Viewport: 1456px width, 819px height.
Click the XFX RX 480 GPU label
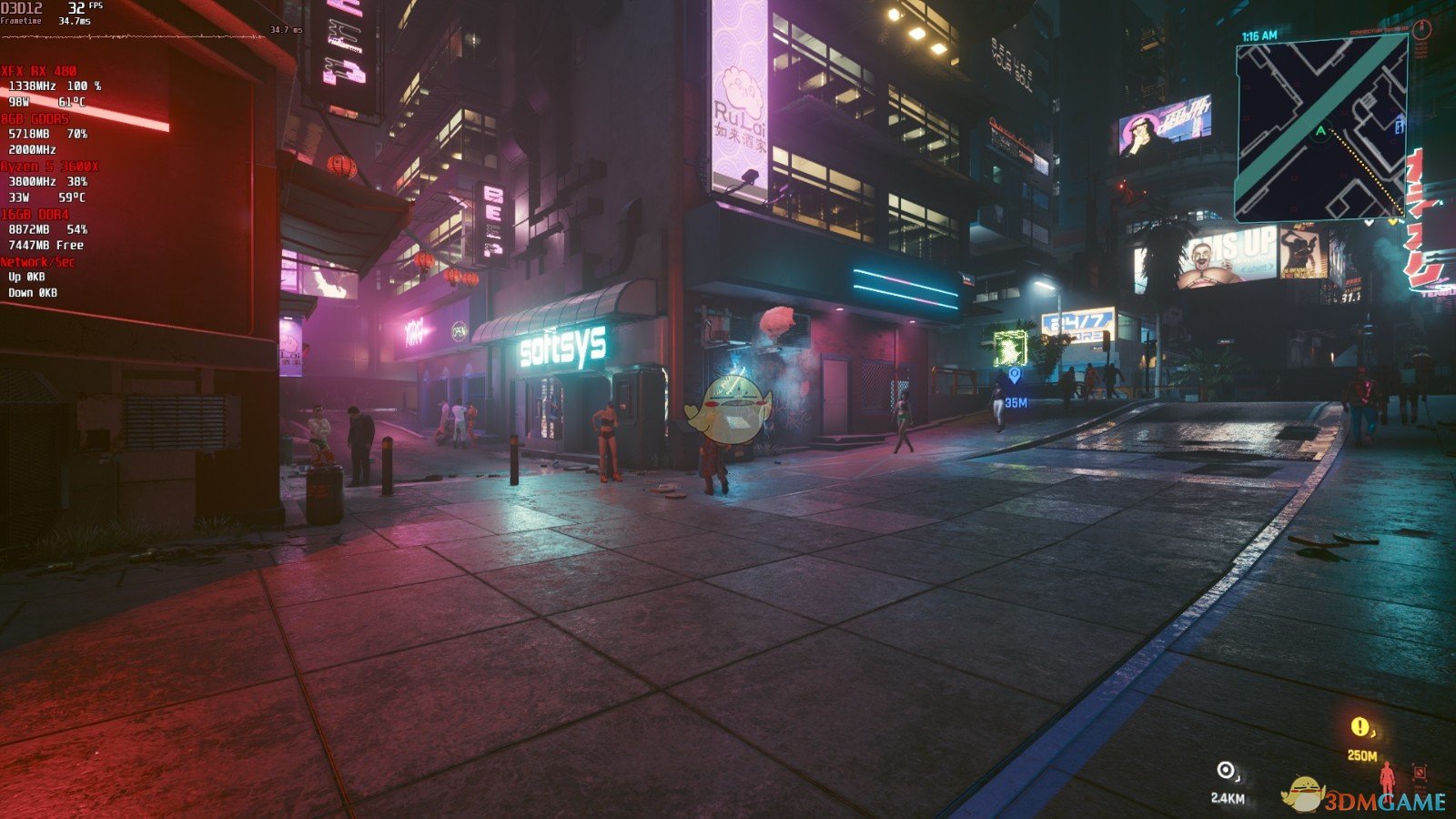(x=40, y=70)
